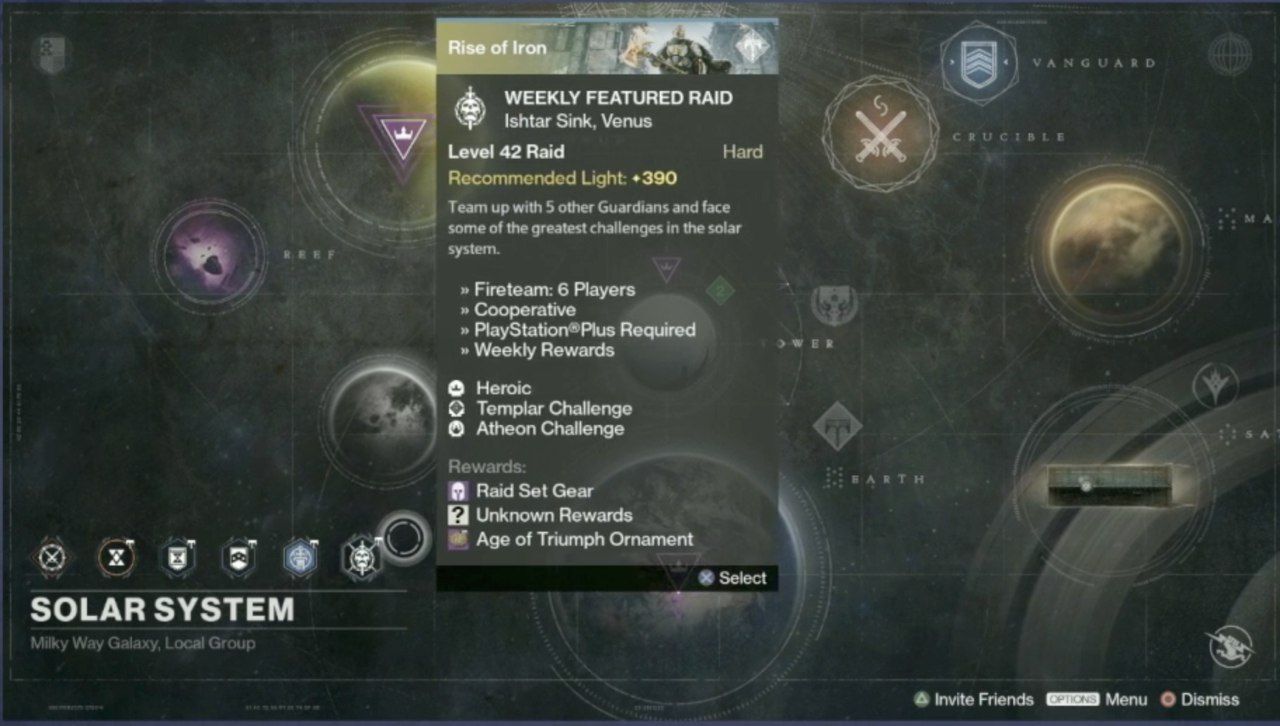Screen dimensions: 1280x726
Task: Select the Moon destination
Action: [379, 417]
